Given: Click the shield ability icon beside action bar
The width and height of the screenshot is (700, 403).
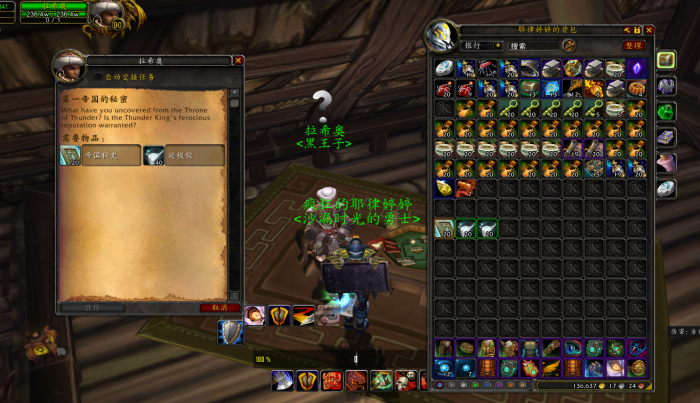Looking at the screenshot, I should click(x=230, y=333).
